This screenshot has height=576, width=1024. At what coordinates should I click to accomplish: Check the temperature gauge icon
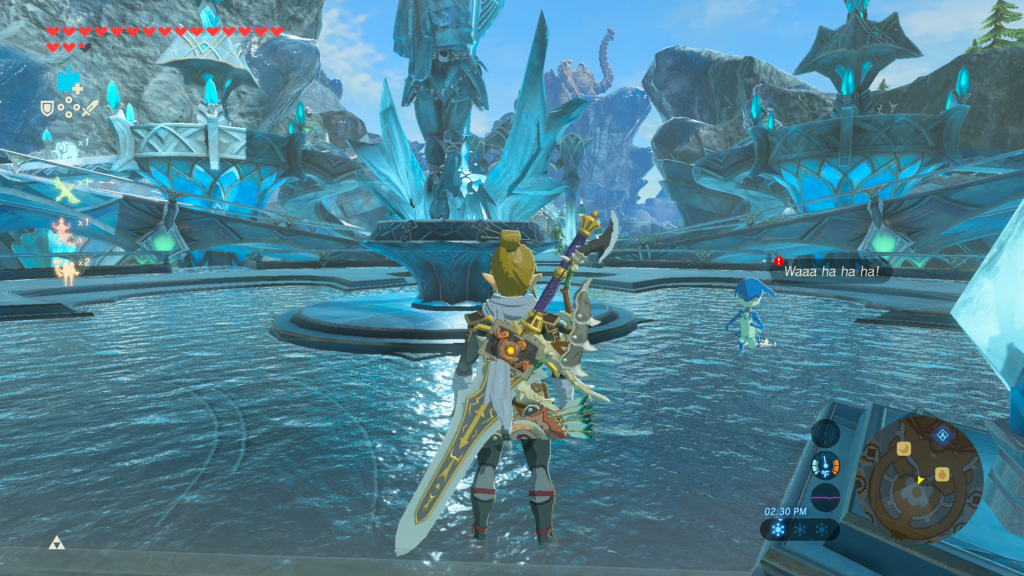click(x=825, y=465)
